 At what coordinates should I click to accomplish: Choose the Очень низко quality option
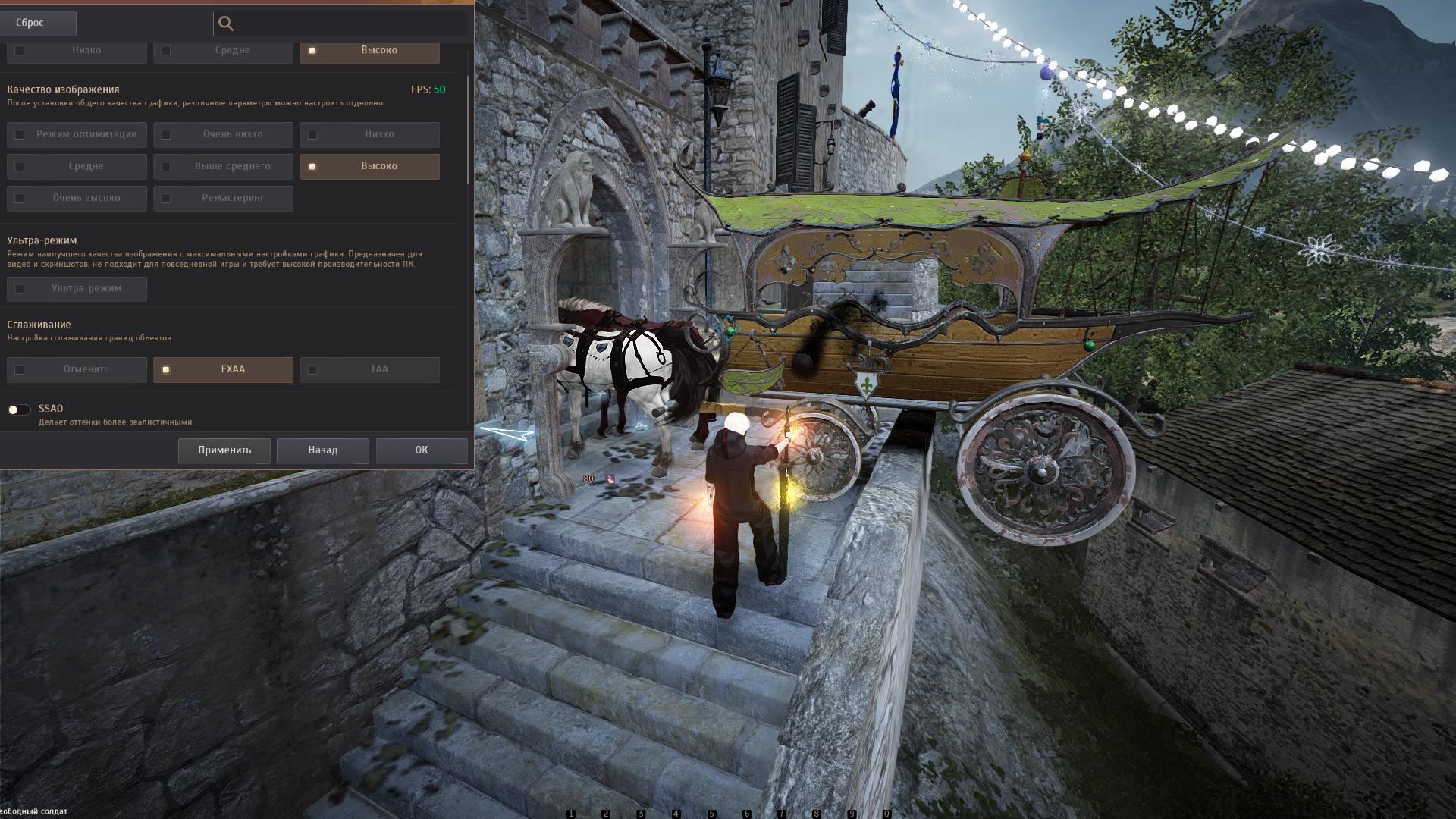(x=223, y=135)
